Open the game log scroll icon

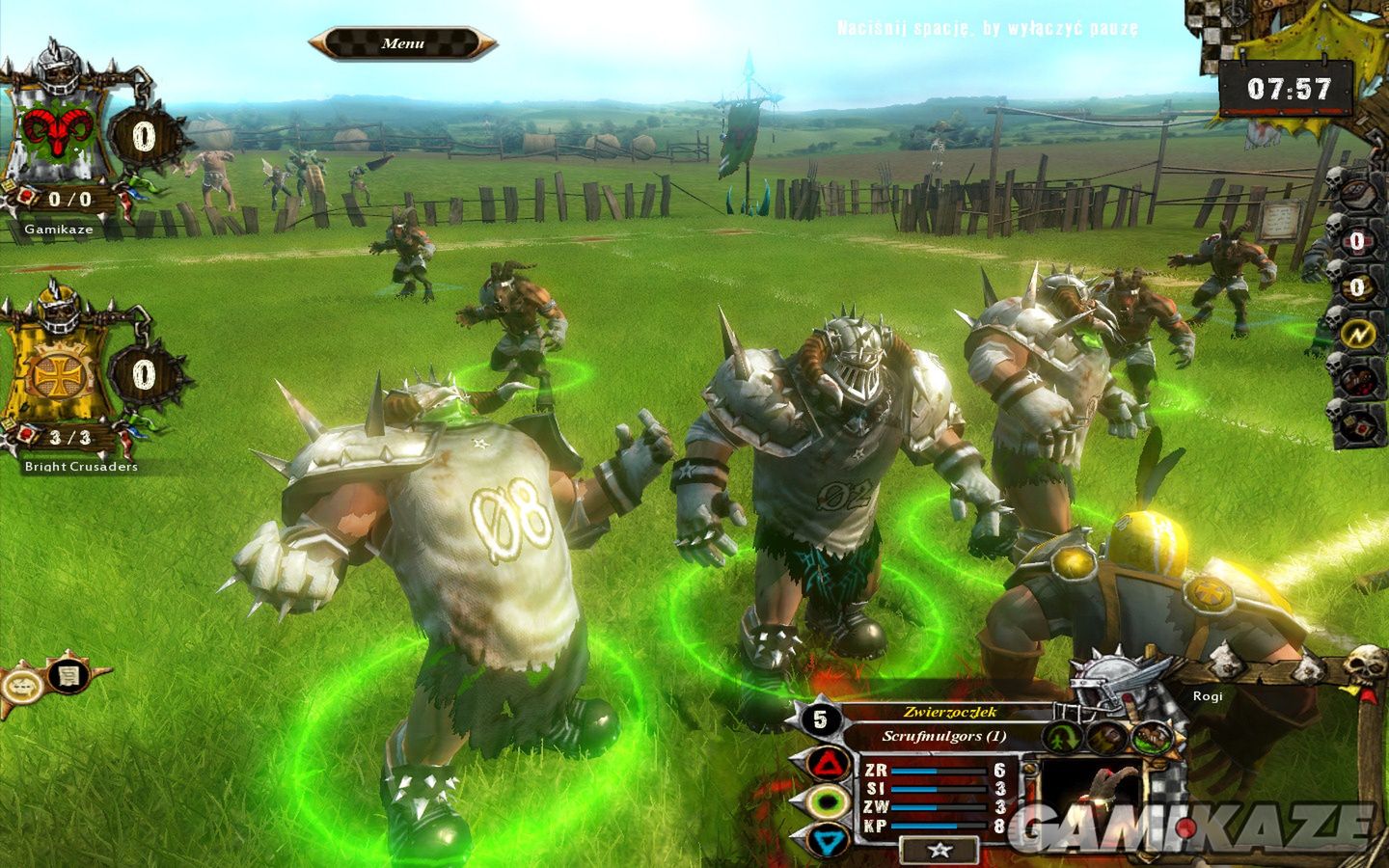[x=68, y=675]
